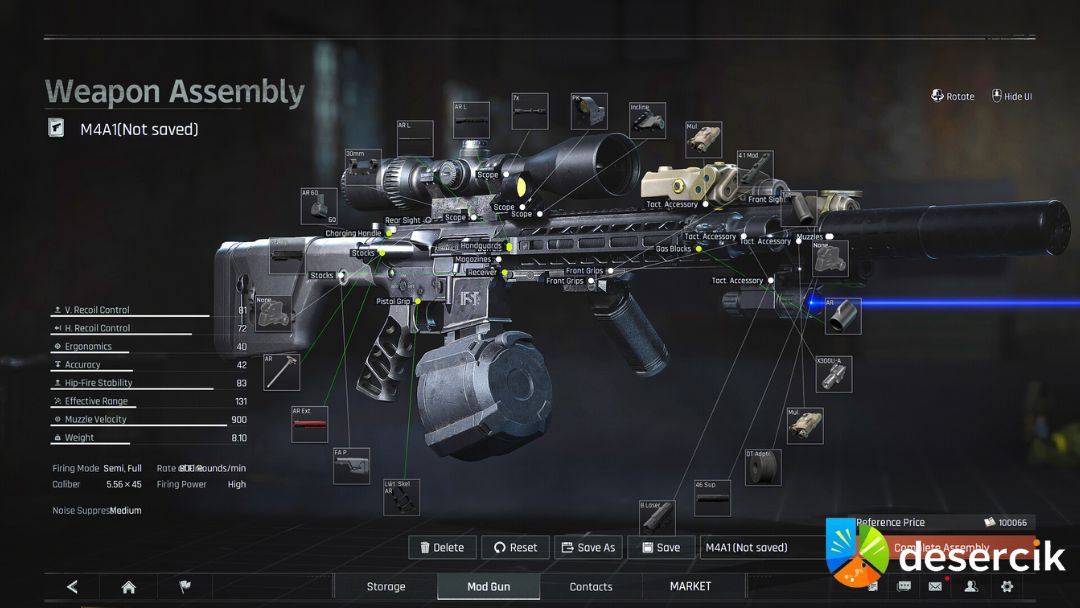Viewport: 1080px width, 608px height.
Task: Edit the M4A1 build name field
Action: click(x=760, y=547)
